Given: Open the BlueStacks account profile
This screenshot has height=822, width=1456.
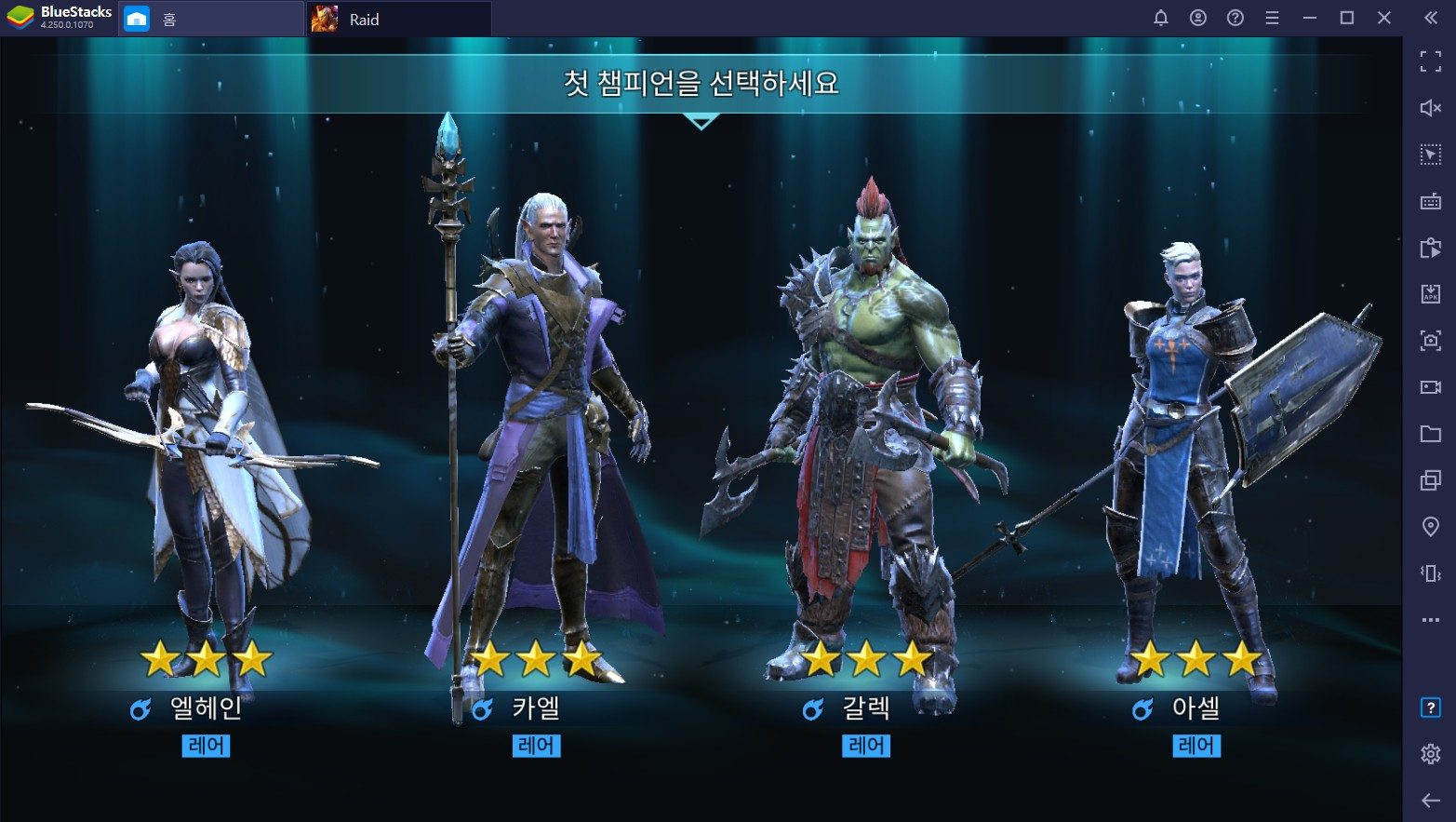Looking at the screenshot, I should coord(1198,18).
